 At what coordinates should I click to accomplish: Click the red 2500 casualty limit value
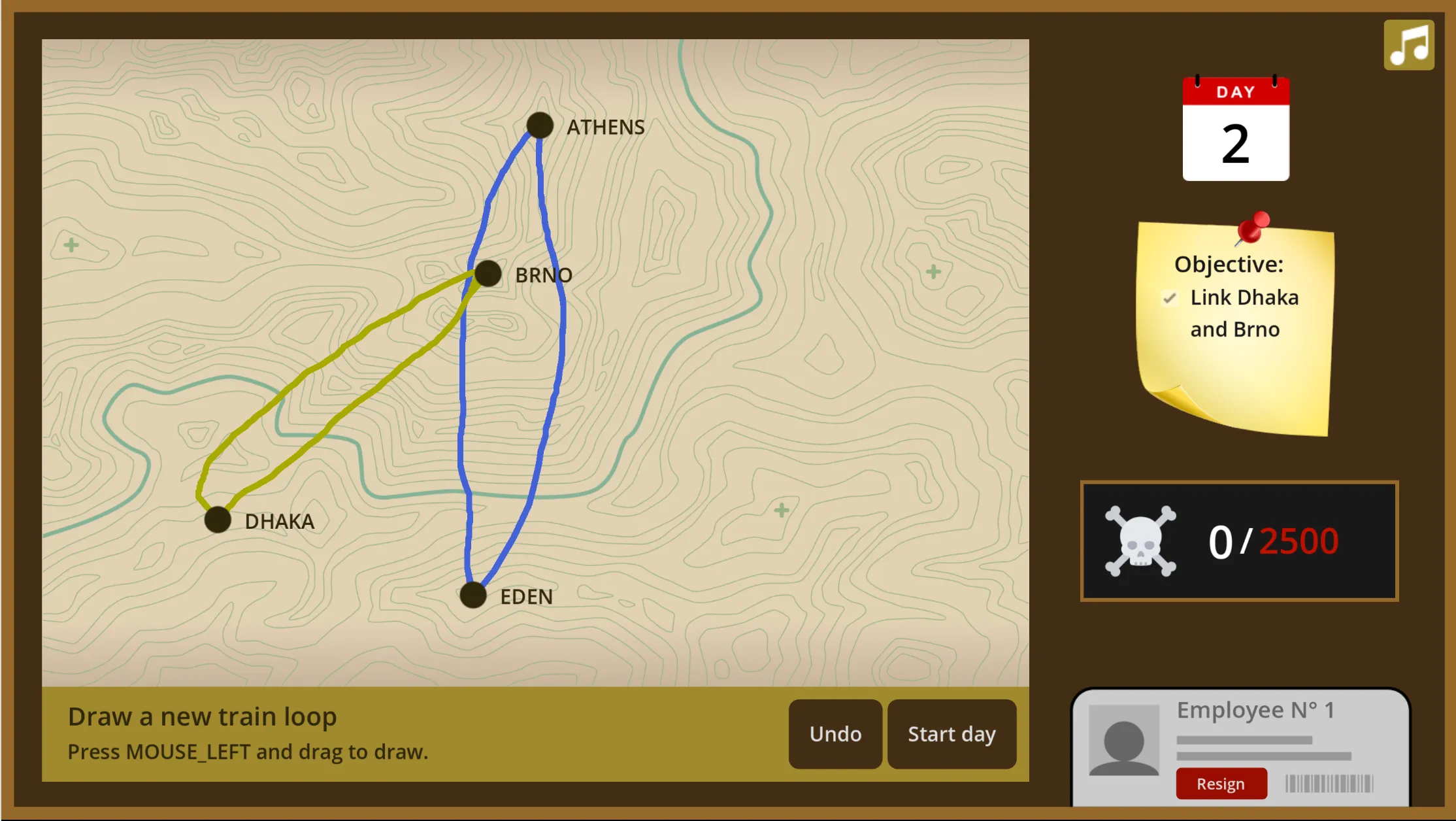tap(1299, 539)
